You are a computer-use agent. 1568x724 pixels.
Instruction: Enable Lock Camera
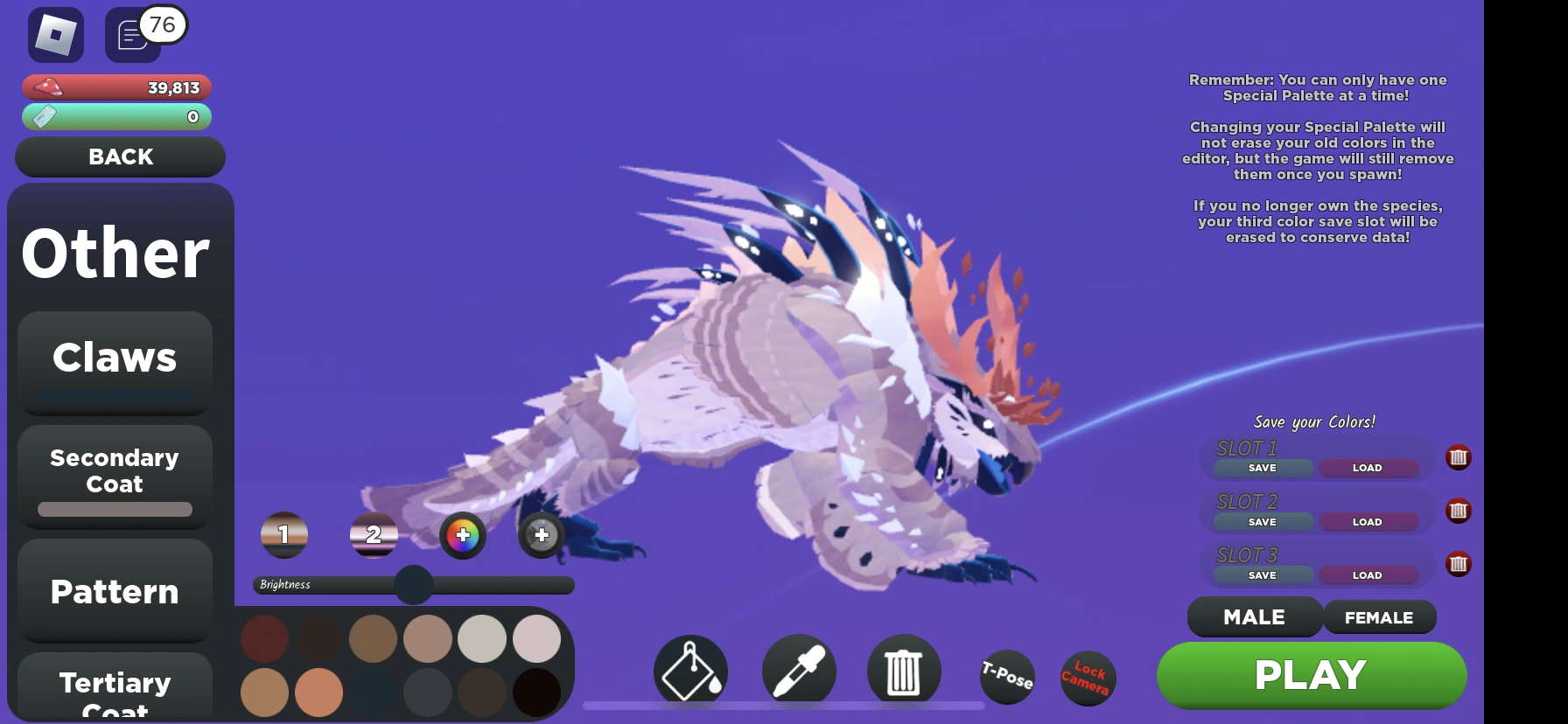tap(1087, 678)
